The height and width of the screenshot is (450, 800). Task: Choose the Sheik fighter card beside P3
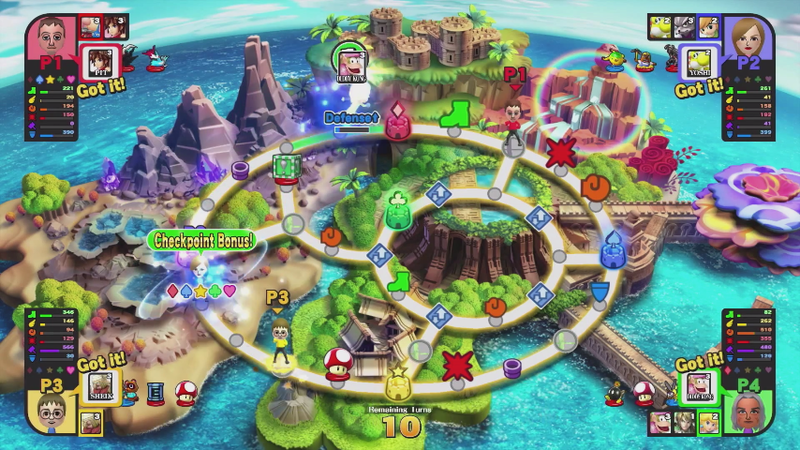pos(100,387)
